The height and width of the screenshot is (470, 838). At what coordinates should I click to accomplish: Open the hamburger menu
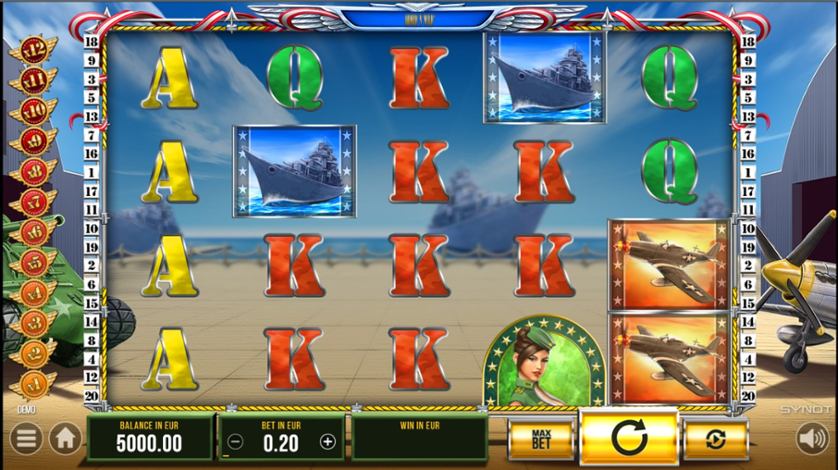[x=27, y=438]
